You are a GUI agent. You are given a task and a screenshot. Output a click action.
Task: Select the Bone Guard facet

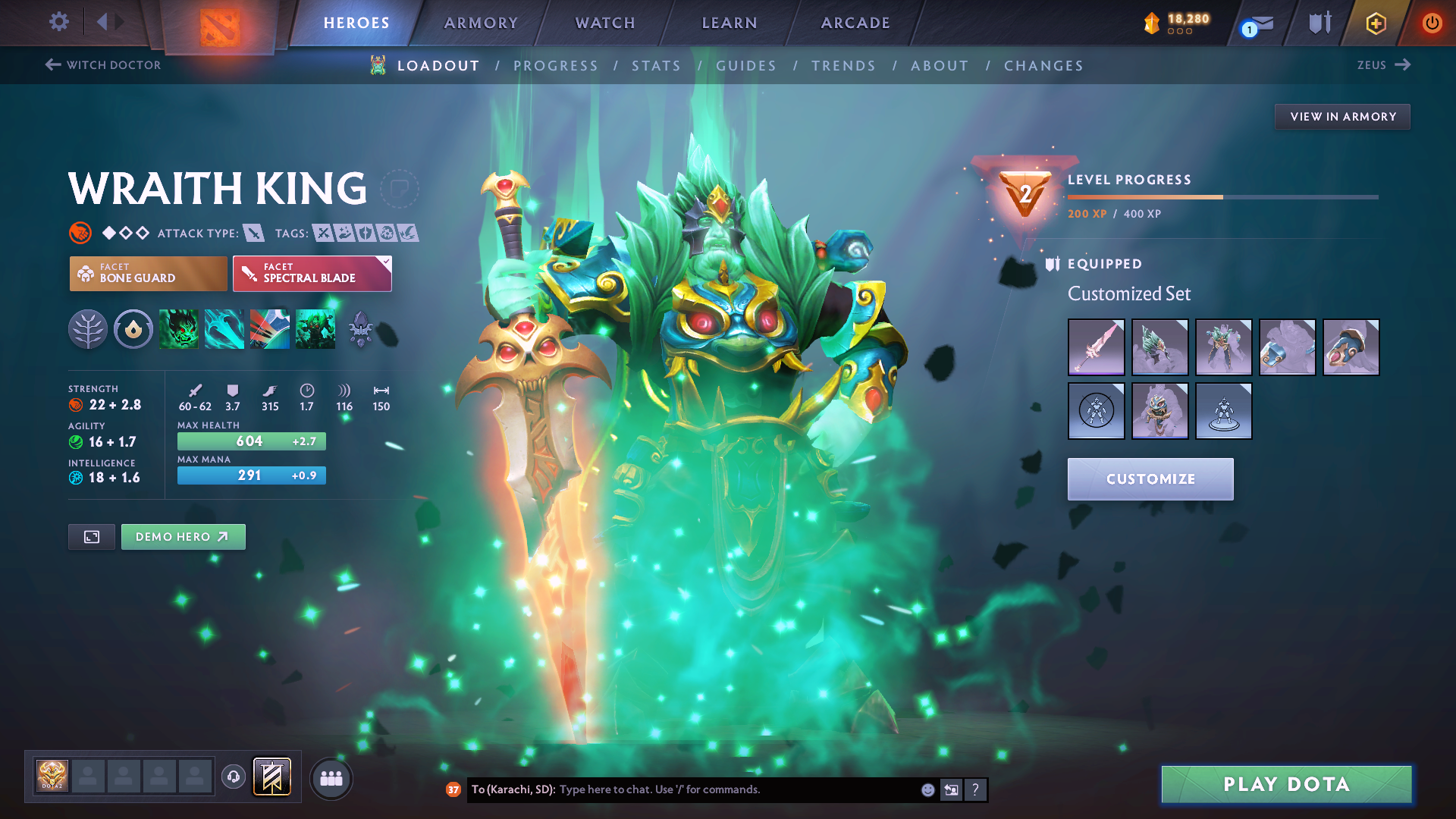148,273
